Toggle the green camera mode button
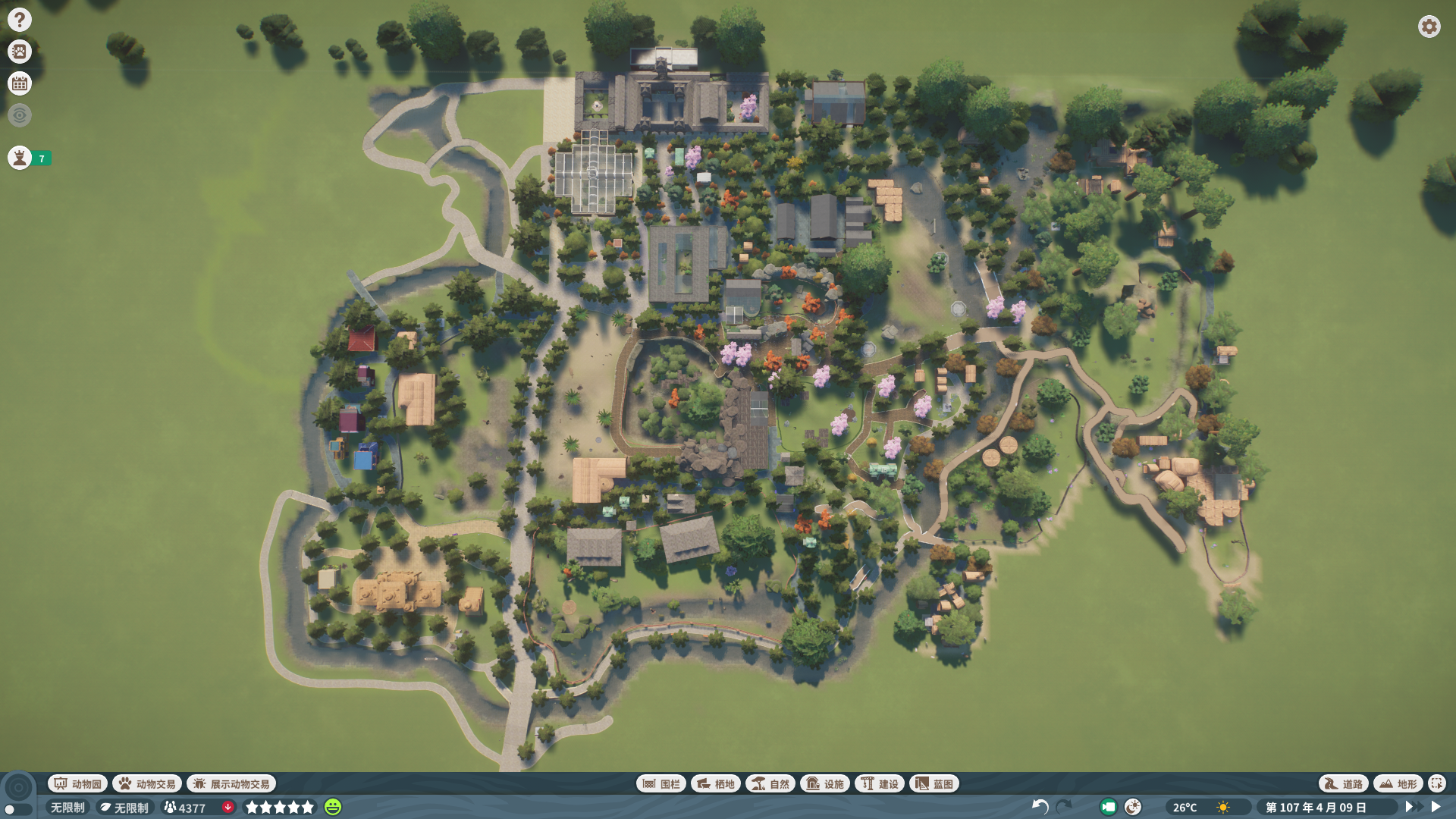 [x=1108, y=807]
